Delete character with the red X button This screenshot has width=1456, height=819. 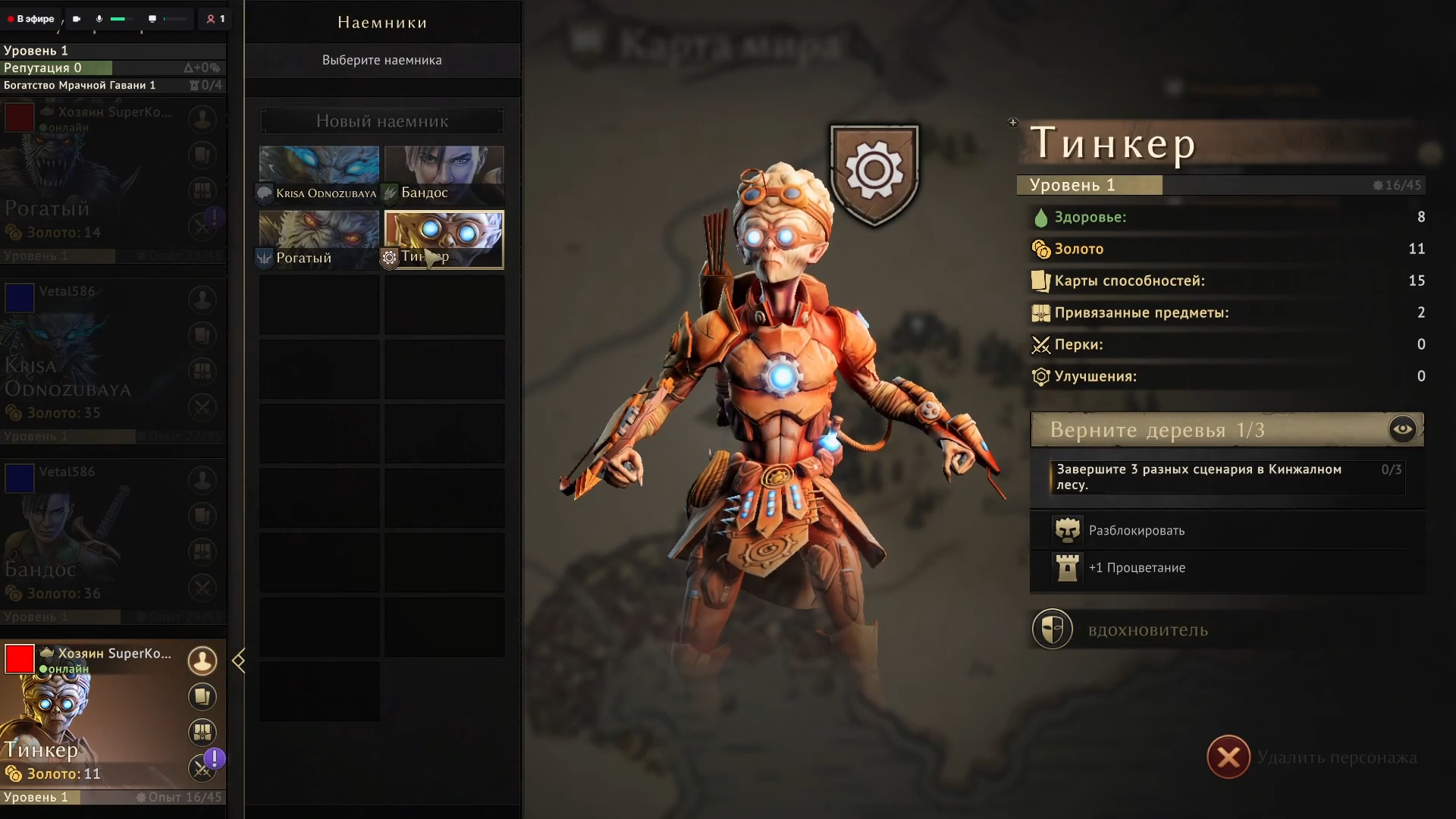[x=1228, y=757]
